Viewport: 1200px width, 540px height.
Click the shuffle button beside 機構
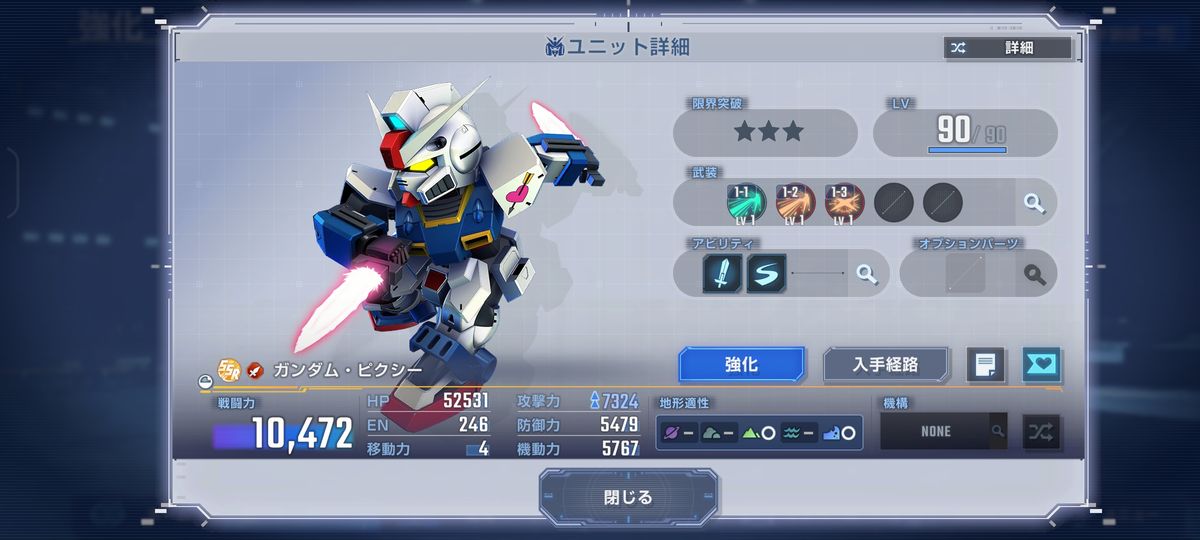(x=1041, y=432)
